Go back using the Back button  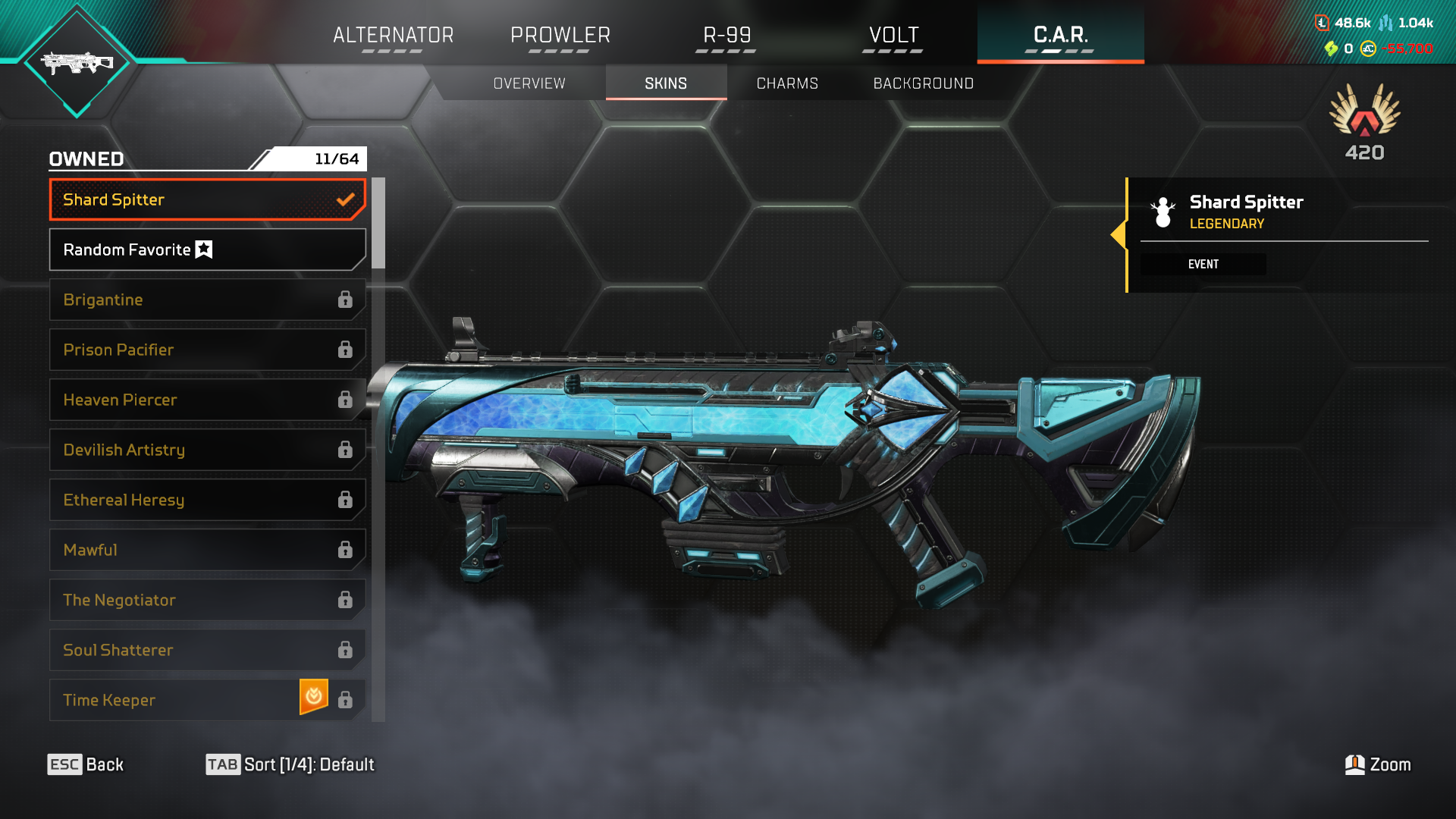tap(86, 764)
